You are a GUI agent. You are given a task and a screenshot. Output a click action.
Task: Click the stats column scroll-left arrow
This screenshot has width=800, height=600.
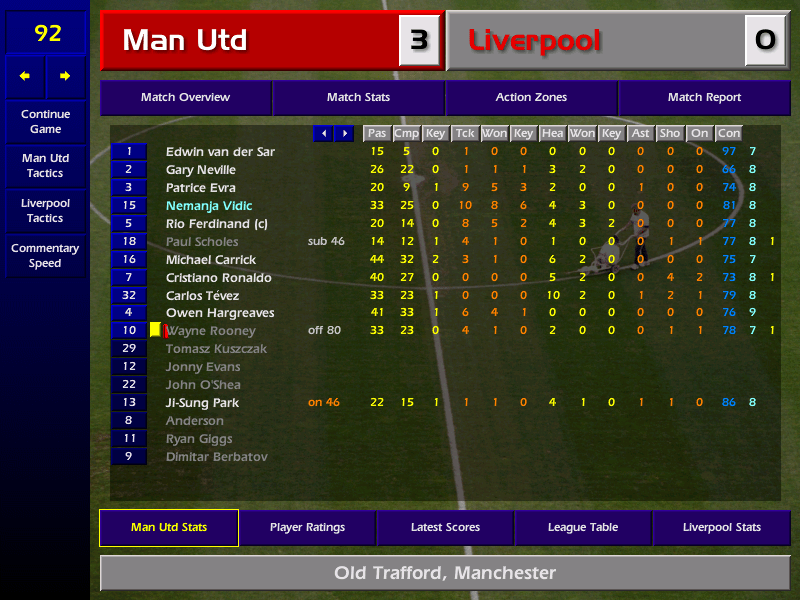[x=323, y=133]
